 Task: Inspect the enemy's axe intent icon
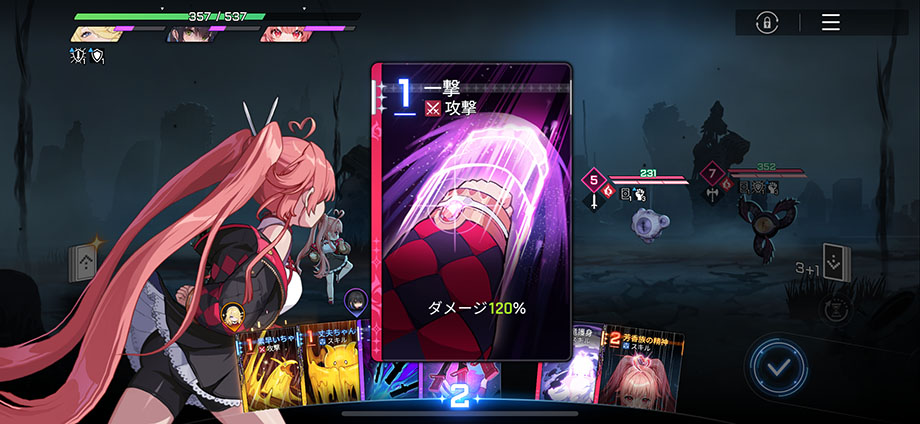(x=710, y=198)
